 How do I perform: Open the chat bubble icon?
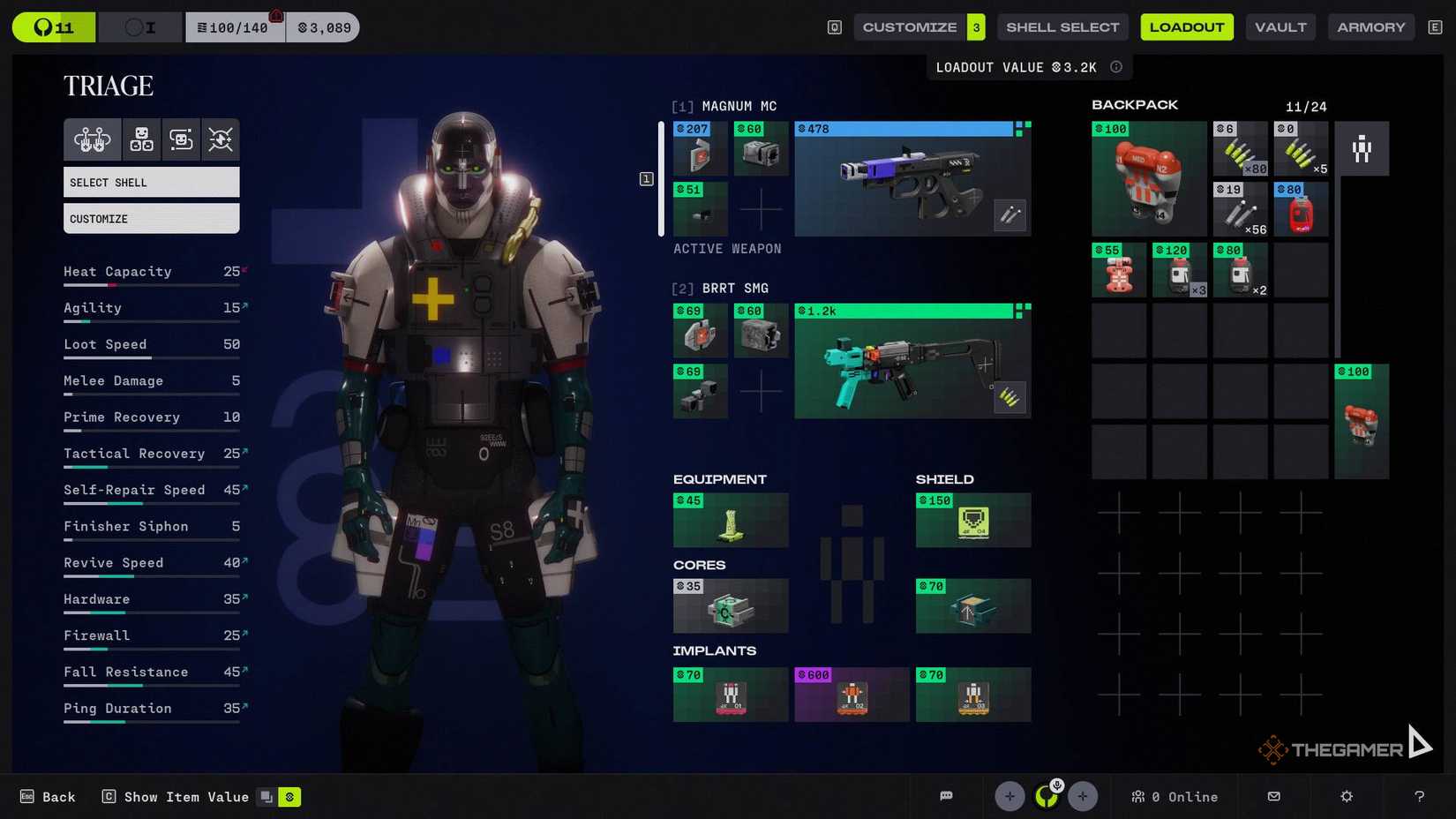(946, 796)
